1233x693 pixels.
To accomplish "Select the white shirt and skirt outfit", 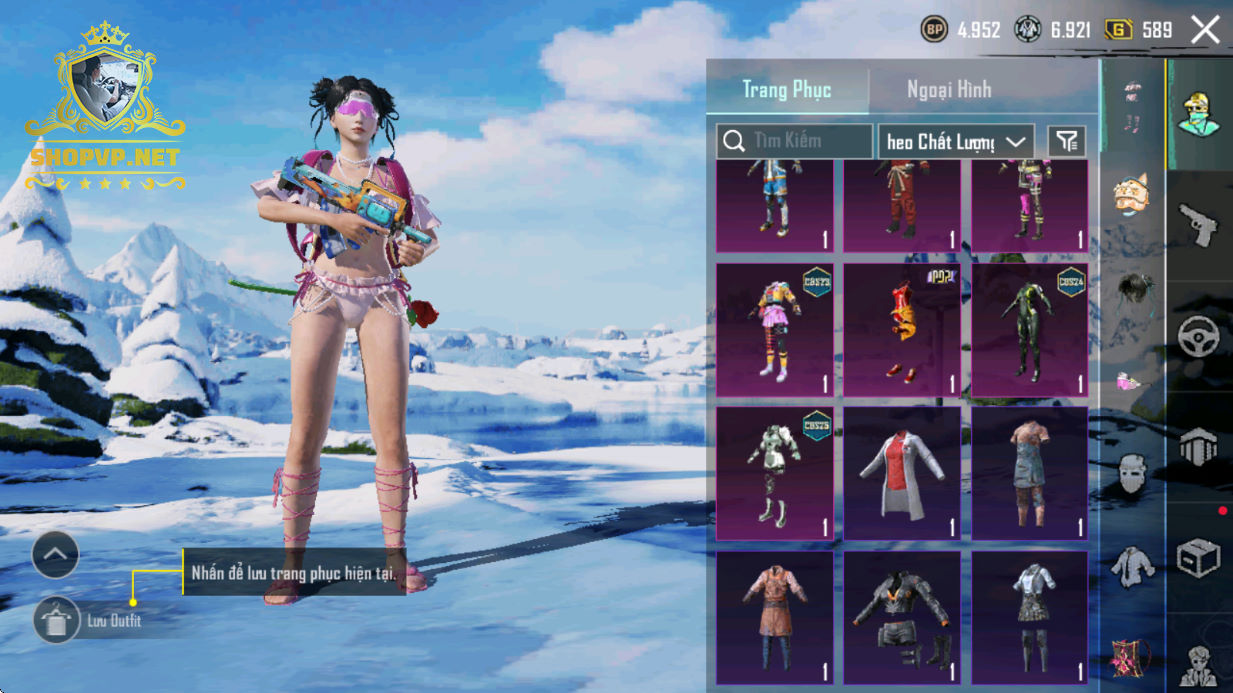I will coord(1029,617).
